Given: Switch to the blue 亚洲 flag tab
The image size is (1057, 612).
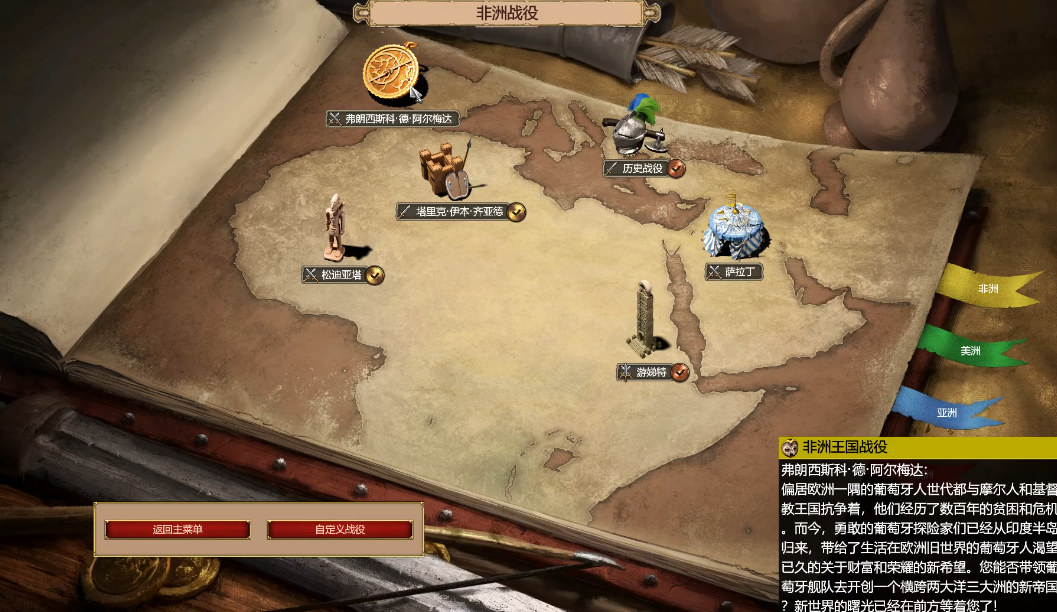Looking at the screenshot, I should (x=947, y=412).
